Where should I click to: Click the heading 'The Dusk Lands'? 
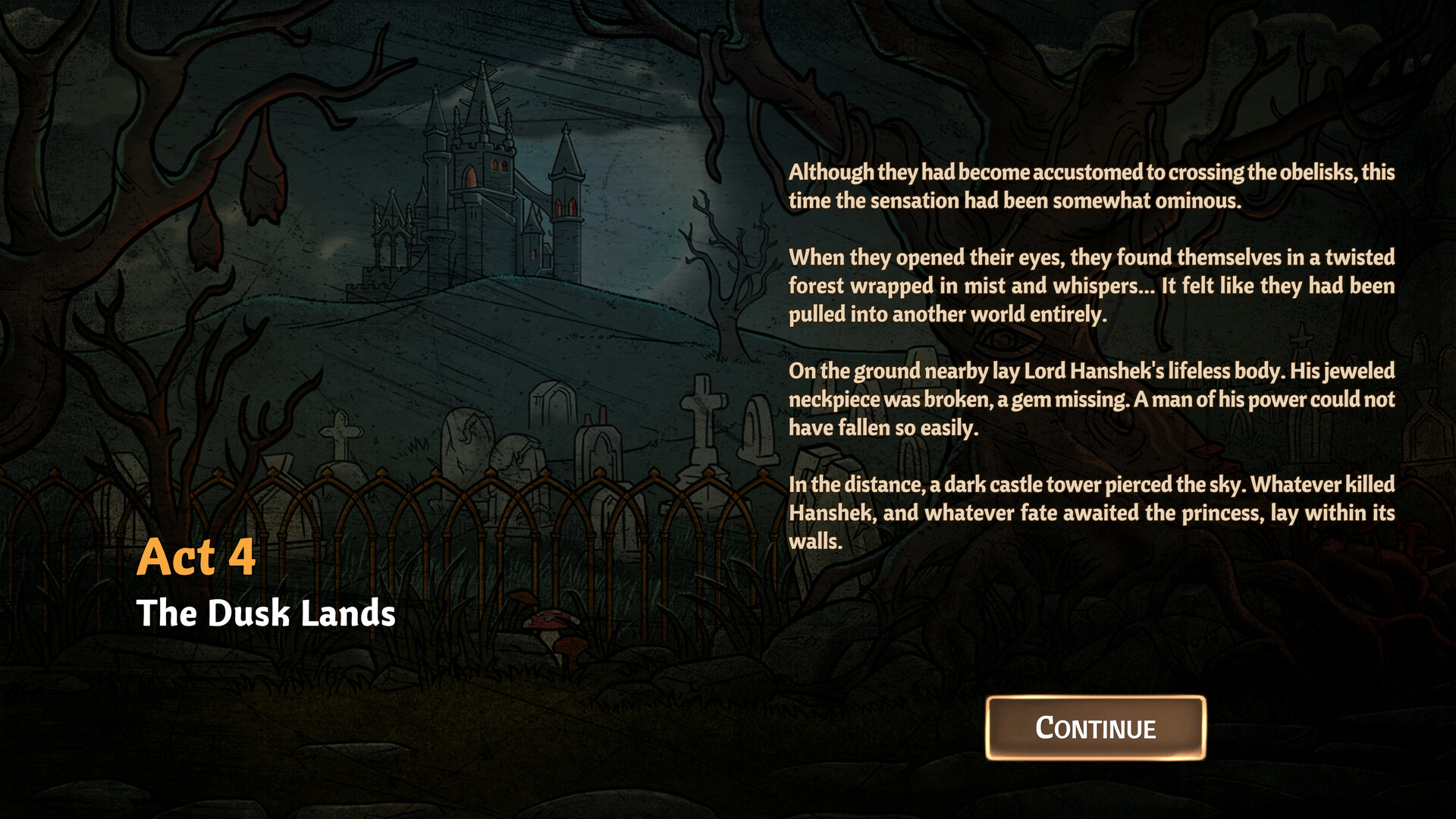click(266, 614)
